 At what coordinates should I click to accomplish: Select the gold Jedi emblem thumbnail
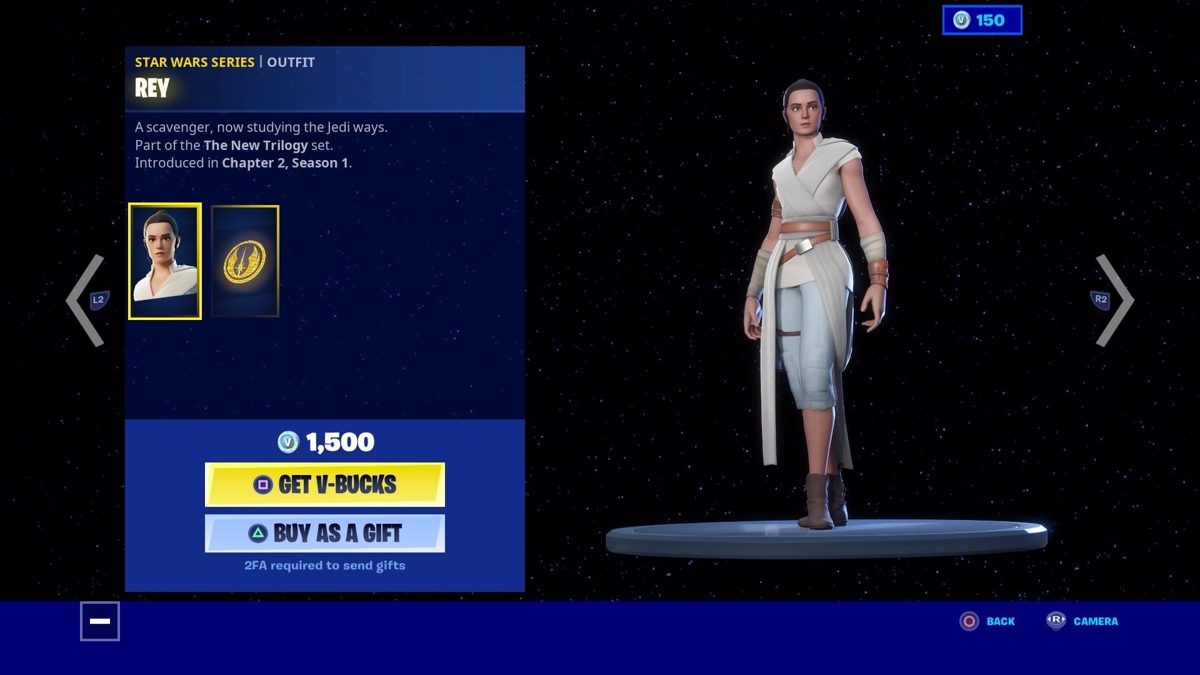[x=245, y=261]
